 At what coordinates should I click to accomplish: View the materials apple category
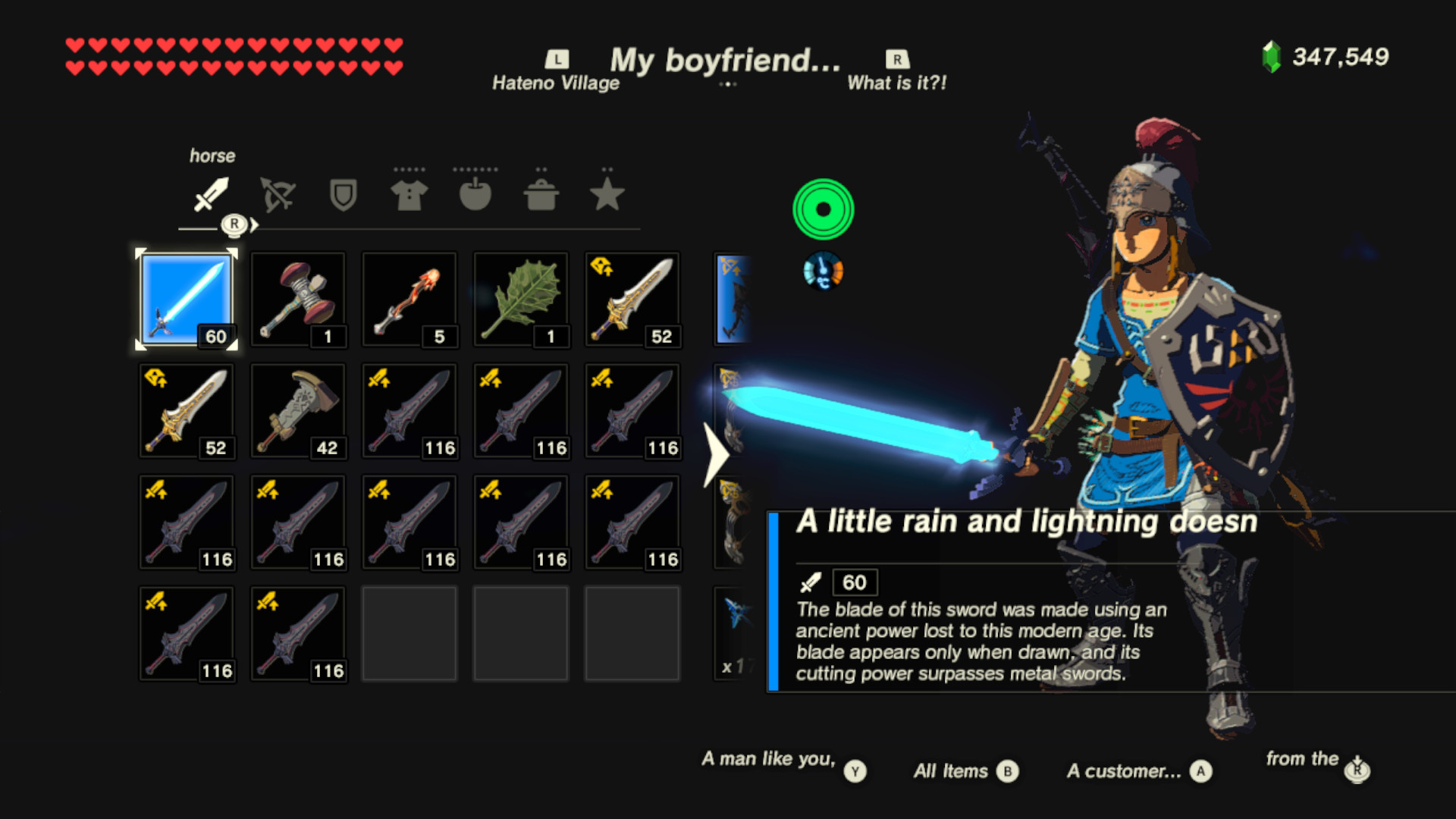pos(475,193)
